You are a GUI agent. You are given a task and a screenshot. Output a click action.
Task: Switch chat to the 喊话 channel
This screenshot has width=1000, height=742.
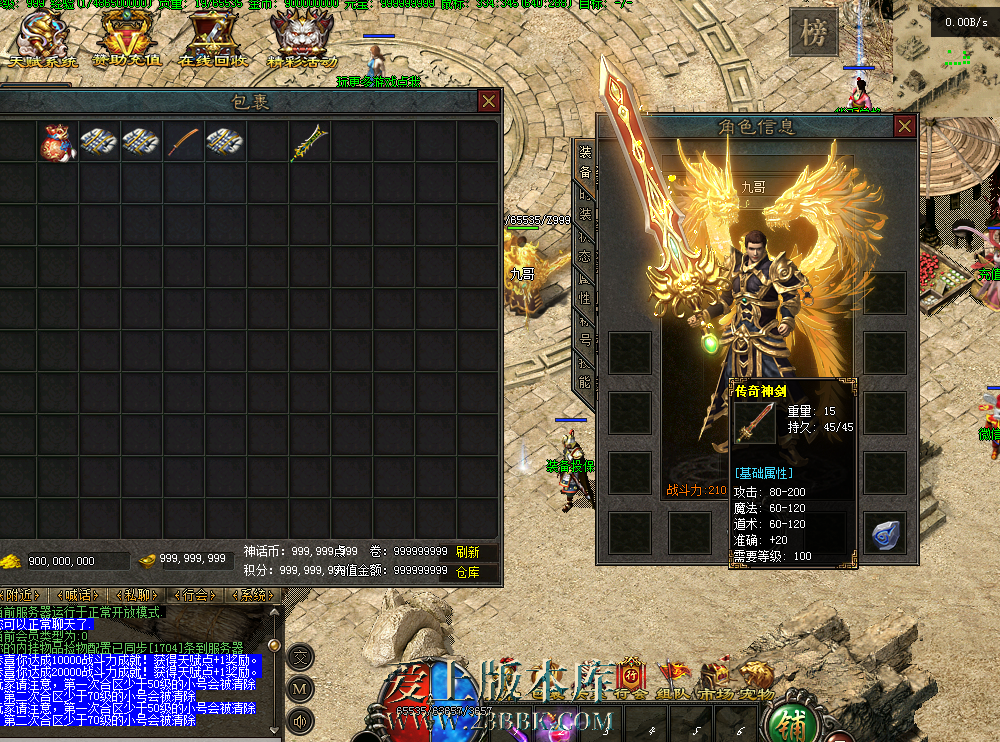click(x=77, y=595)
